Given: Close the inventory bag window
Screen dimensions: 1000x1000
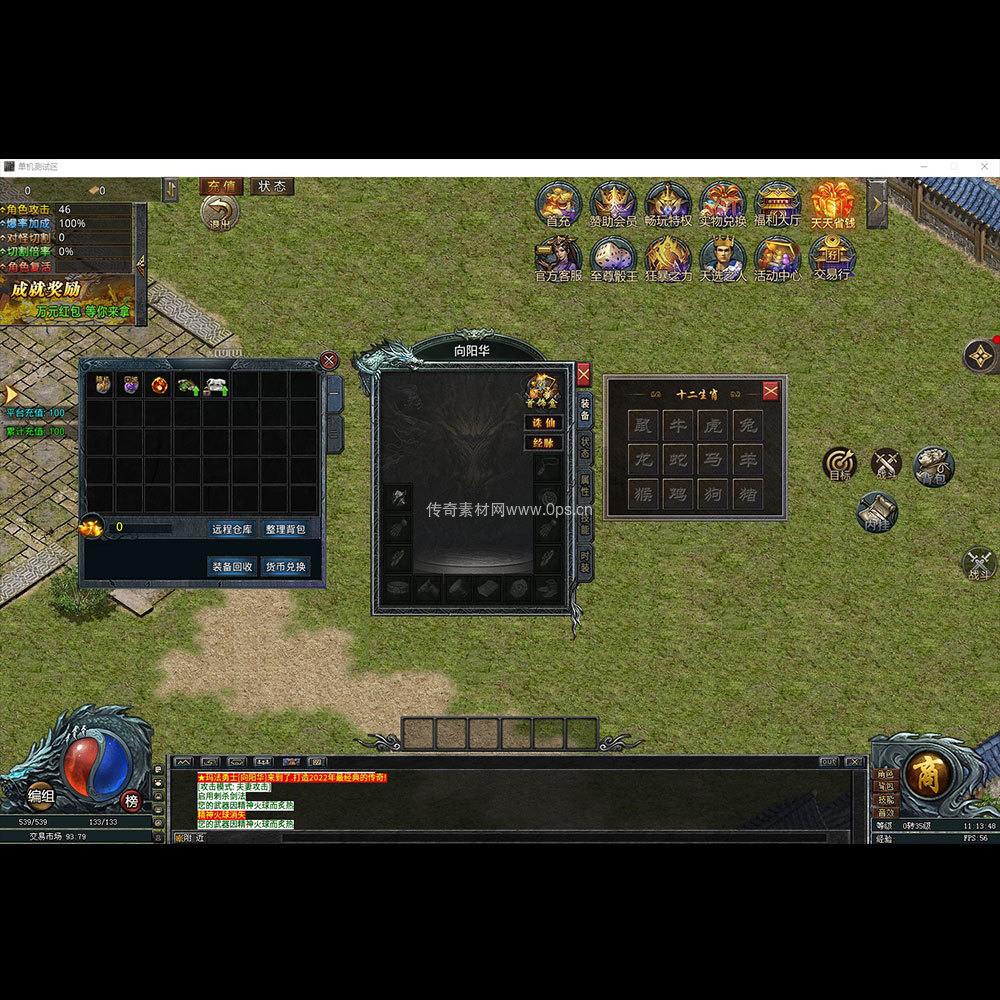Looking at the screenshot, I should [x=329, y=361].
